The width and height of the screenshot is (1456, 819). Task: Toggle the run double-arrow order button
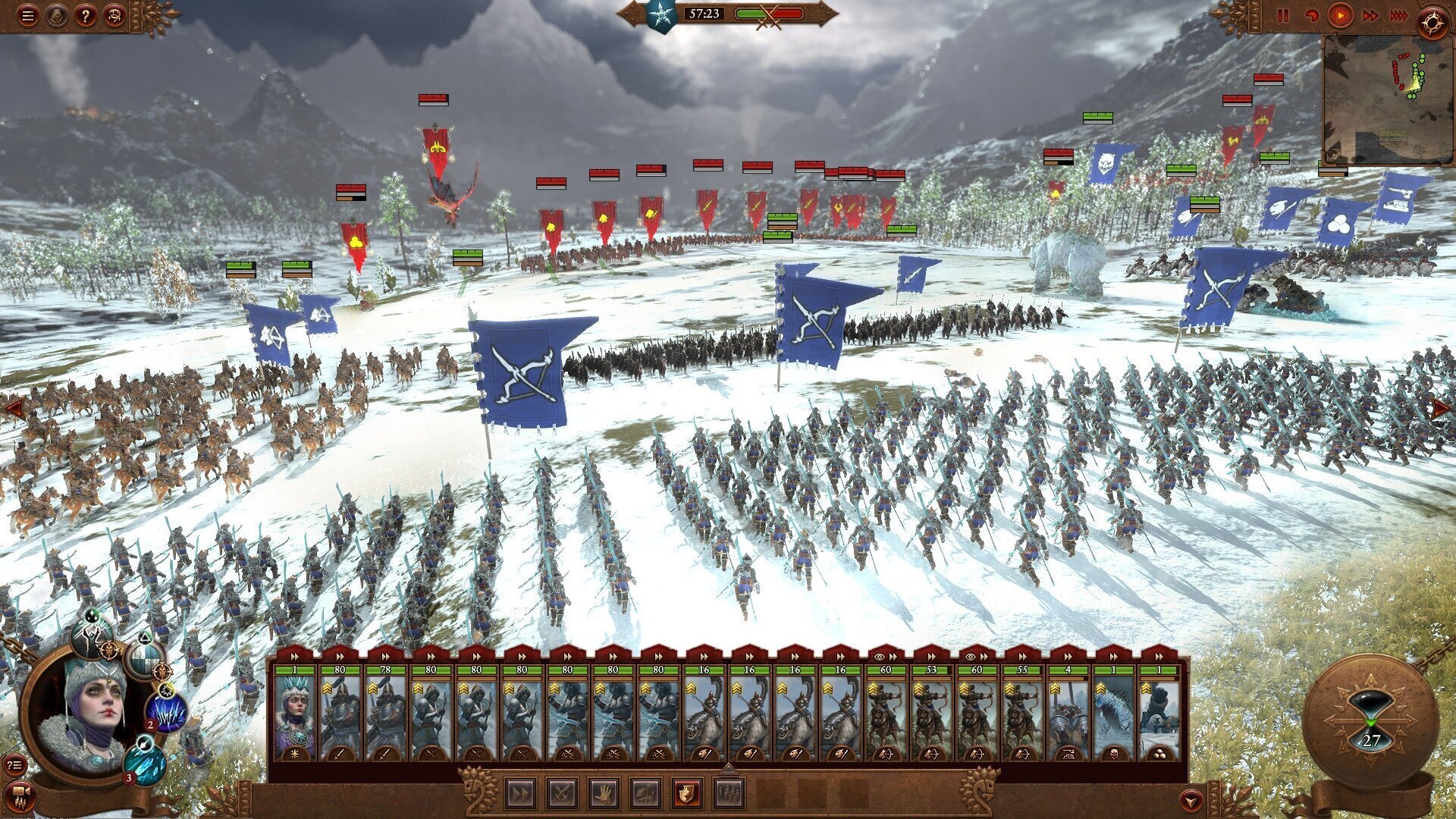521,794
